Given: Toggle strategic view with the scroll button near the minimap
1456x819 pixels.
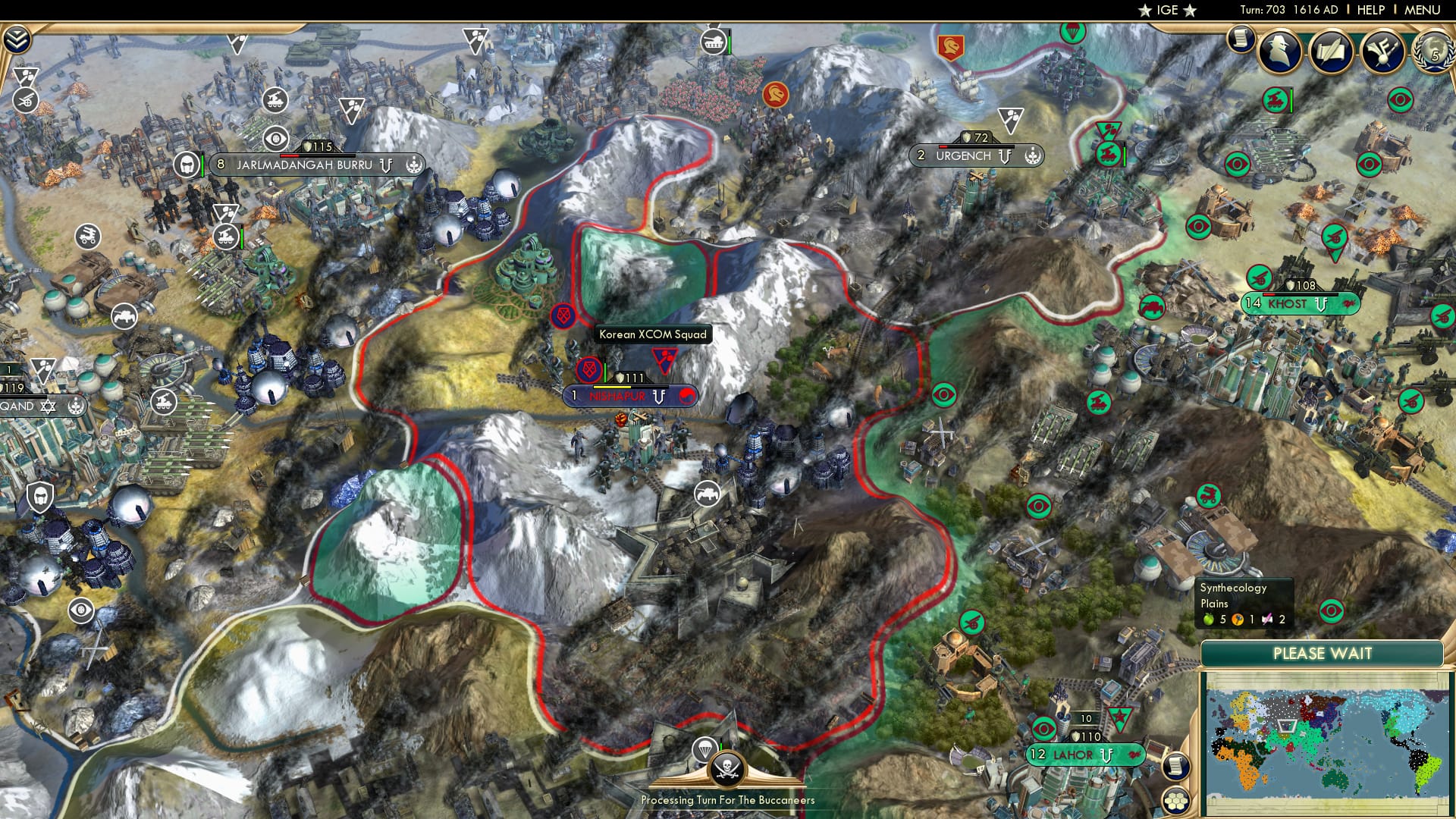Looking at the screenshot, I should (1176, 767).
